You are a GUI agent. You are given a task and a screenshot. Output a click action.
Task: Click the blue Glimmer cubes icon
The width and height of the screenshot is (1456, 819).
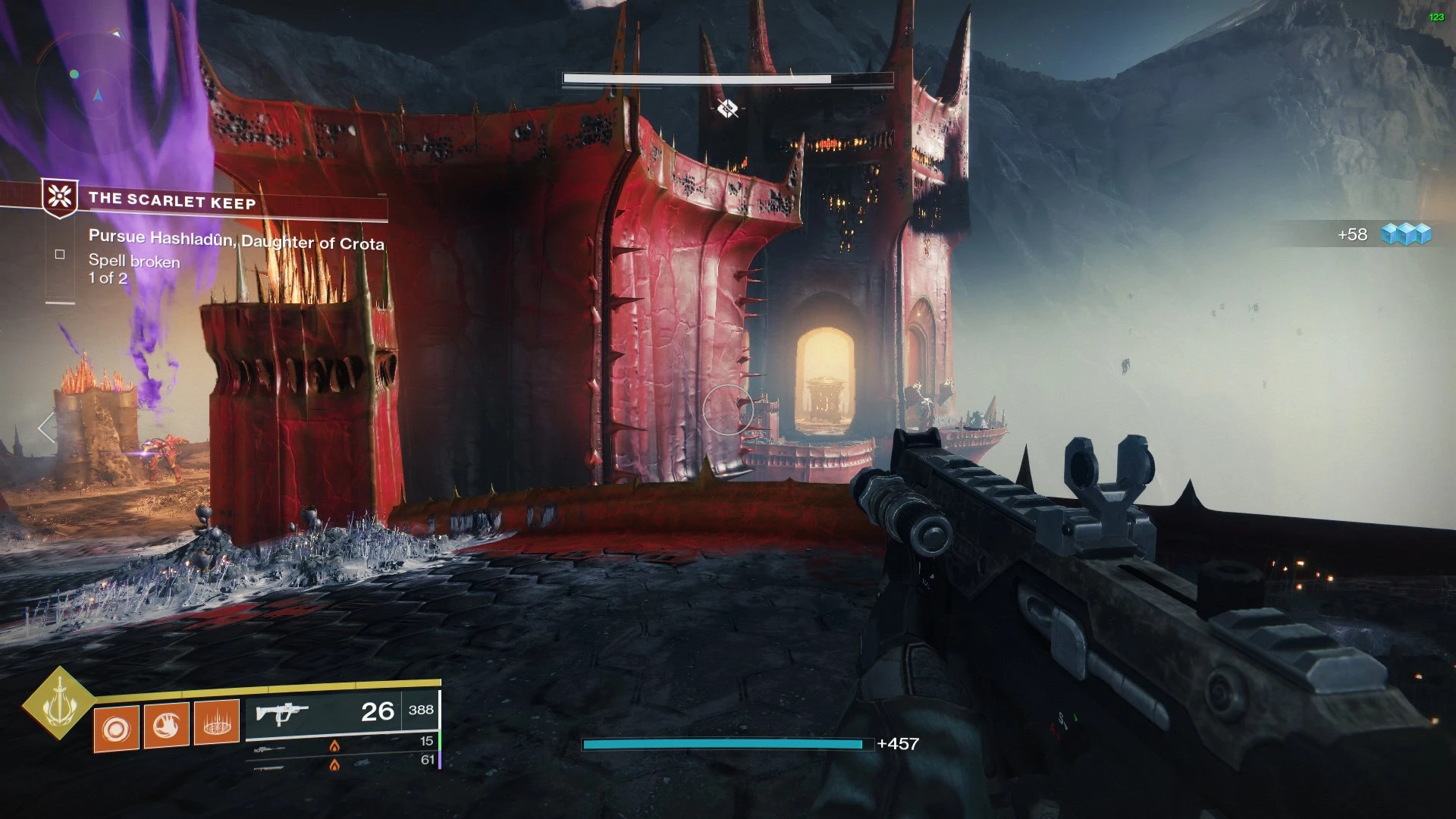[1405, 234]
